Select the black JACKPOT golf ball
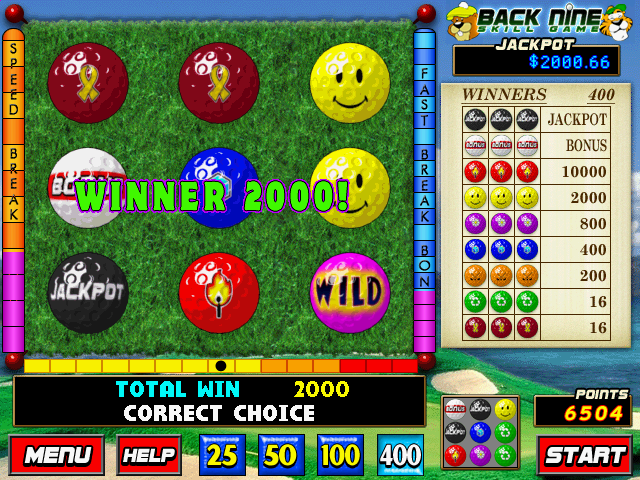640x480 pixels. coord(88,292)
